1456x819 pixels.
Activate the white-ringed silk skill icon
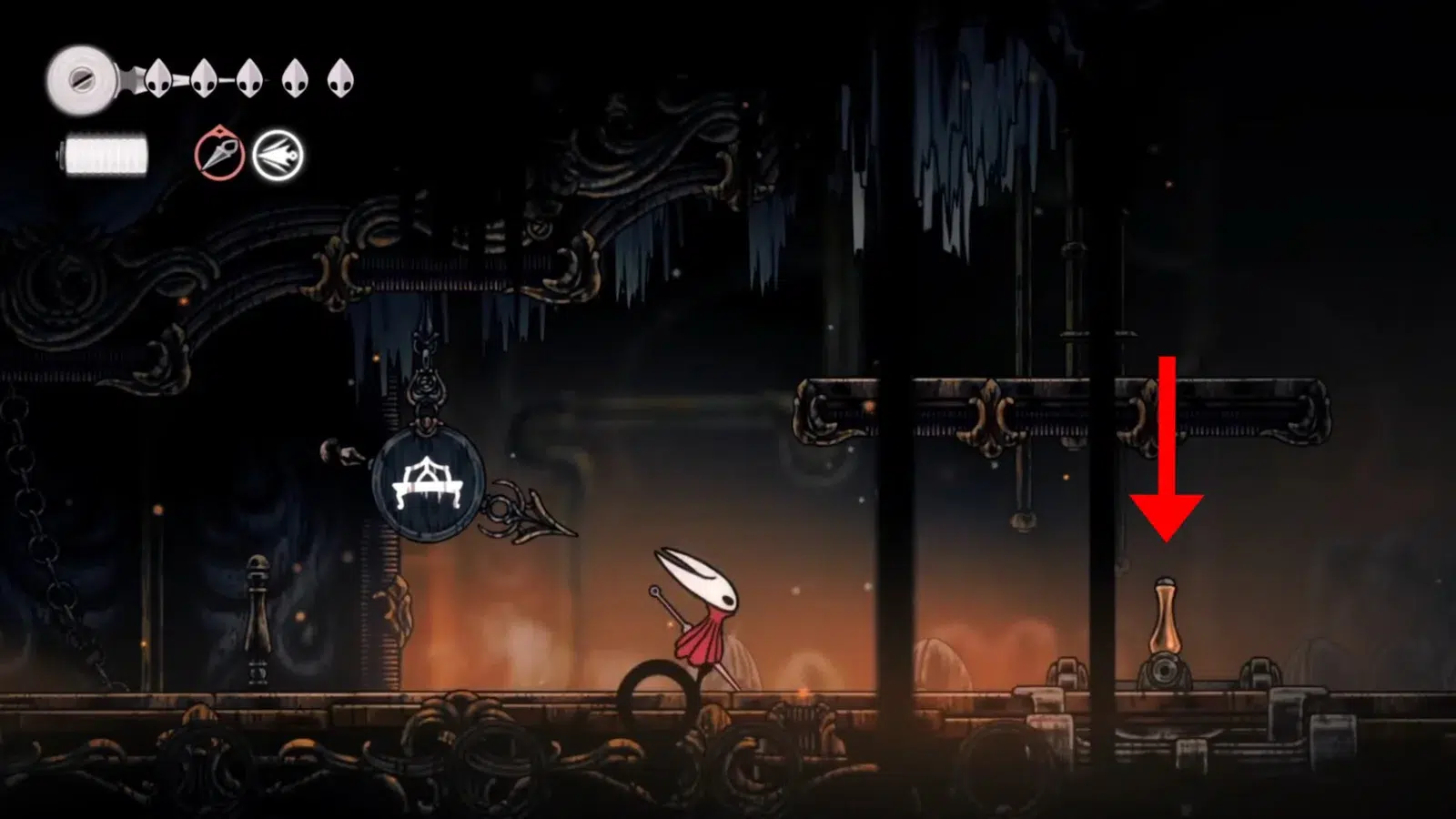tap(278, 156)
